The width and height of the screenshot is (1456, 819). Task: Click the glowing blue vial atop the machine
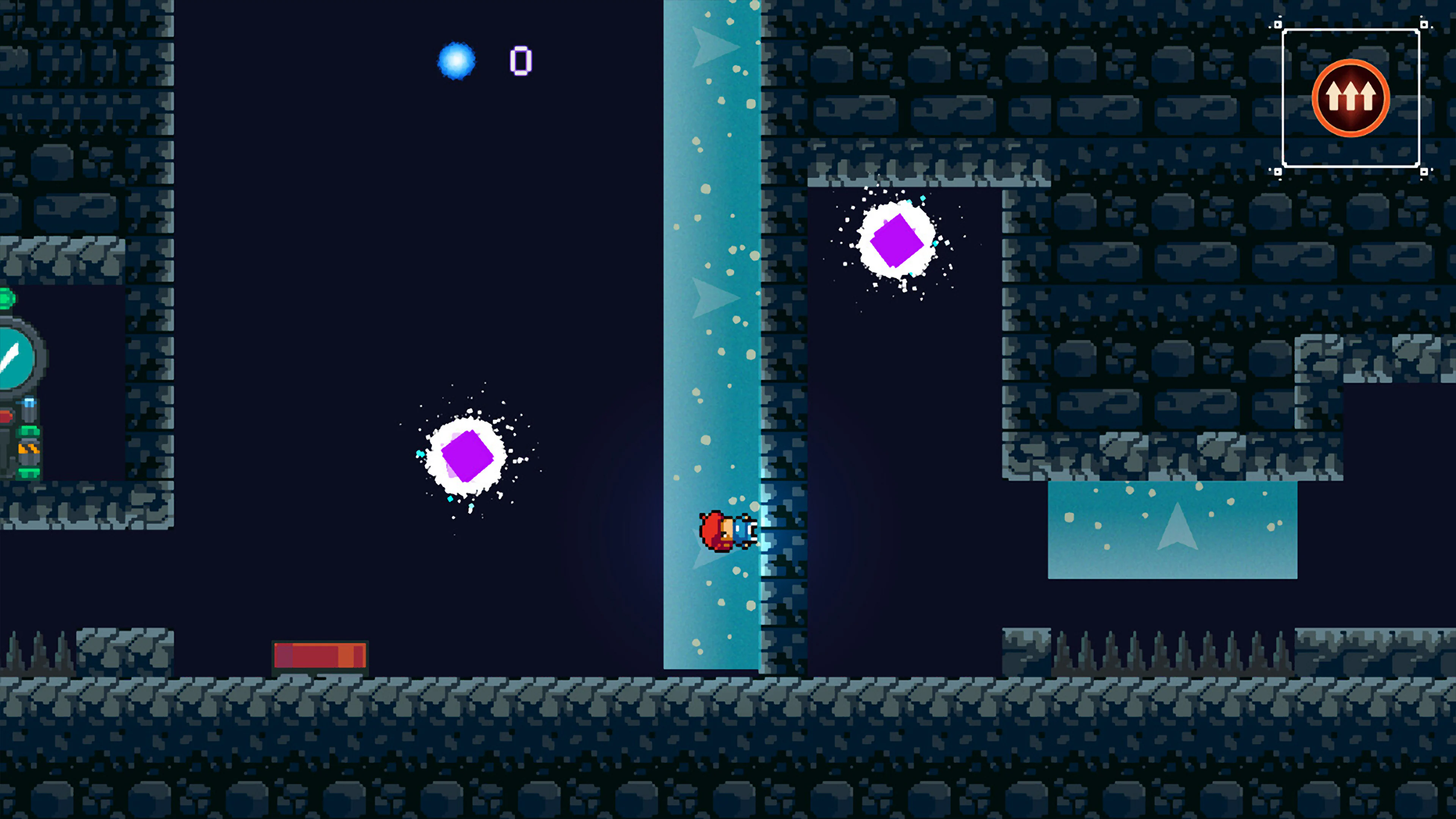point(29,403)
